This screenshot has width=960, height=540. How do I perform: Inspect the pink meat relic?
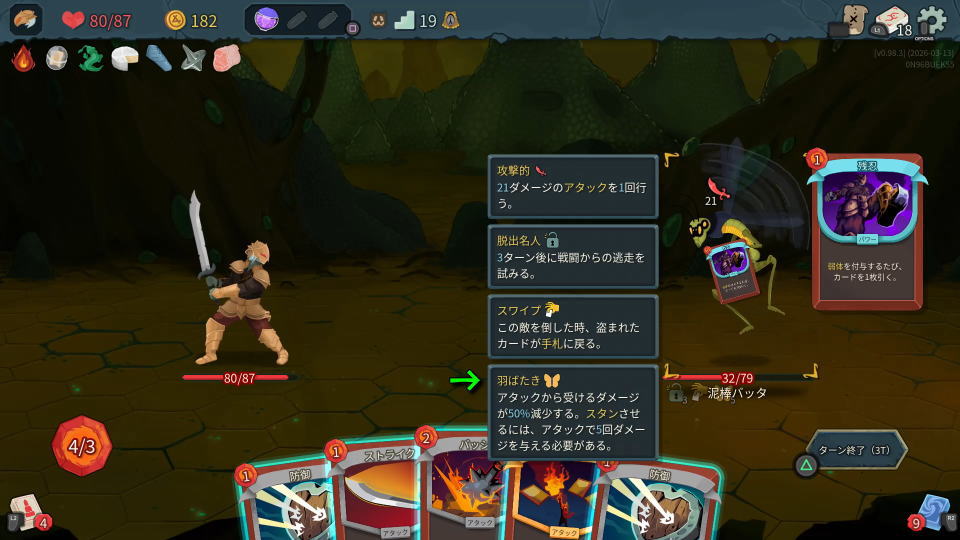coord(227,58)
